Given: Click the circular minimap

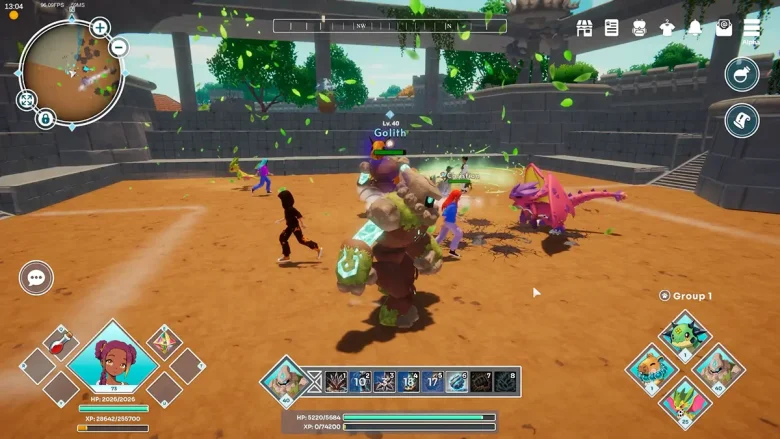Looking at the screenshot, I should coord(69,71).
